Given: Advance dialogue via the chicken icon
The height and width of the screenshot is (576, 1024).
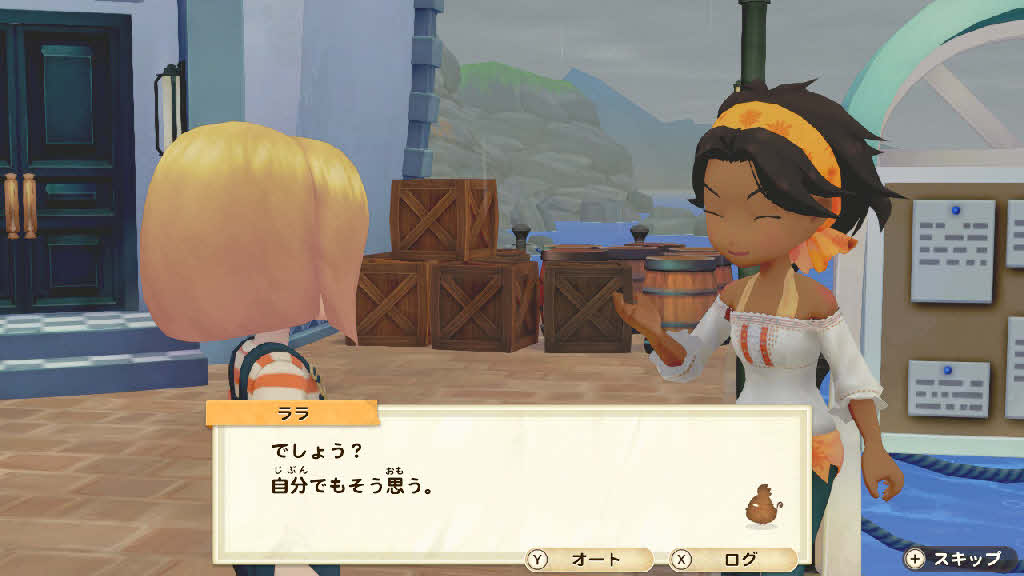Looking at the screenshot, I should (x=762, y=507).
